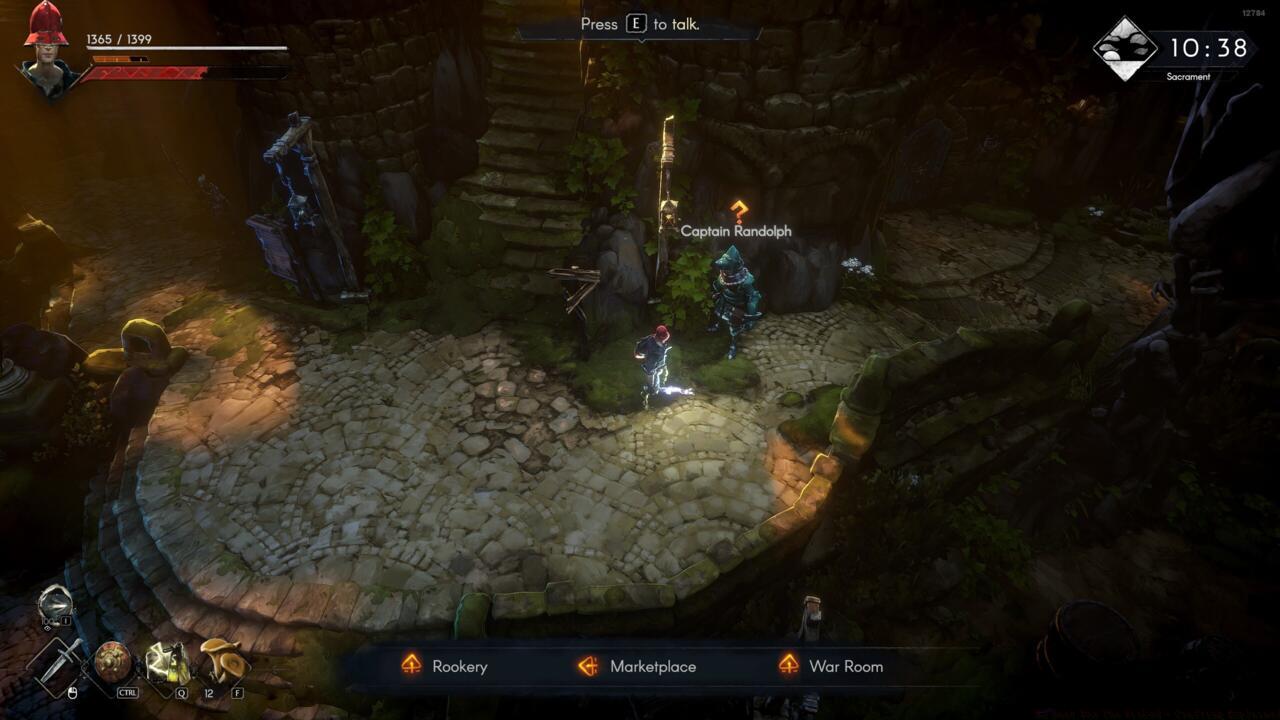The image size is (1280, 720).
Task: Use the glowing rune ability slot
Action: pyautogui.click(x=167, y=662)
